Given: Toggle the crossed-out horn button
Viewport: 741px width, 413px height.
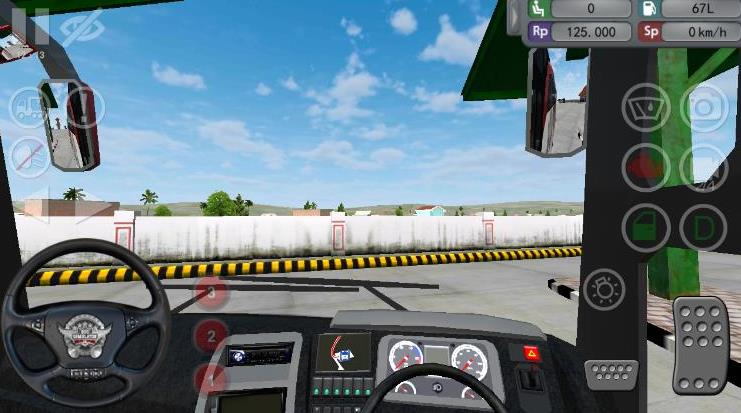Looking at the screenshot, I should [x=30, y=156].
